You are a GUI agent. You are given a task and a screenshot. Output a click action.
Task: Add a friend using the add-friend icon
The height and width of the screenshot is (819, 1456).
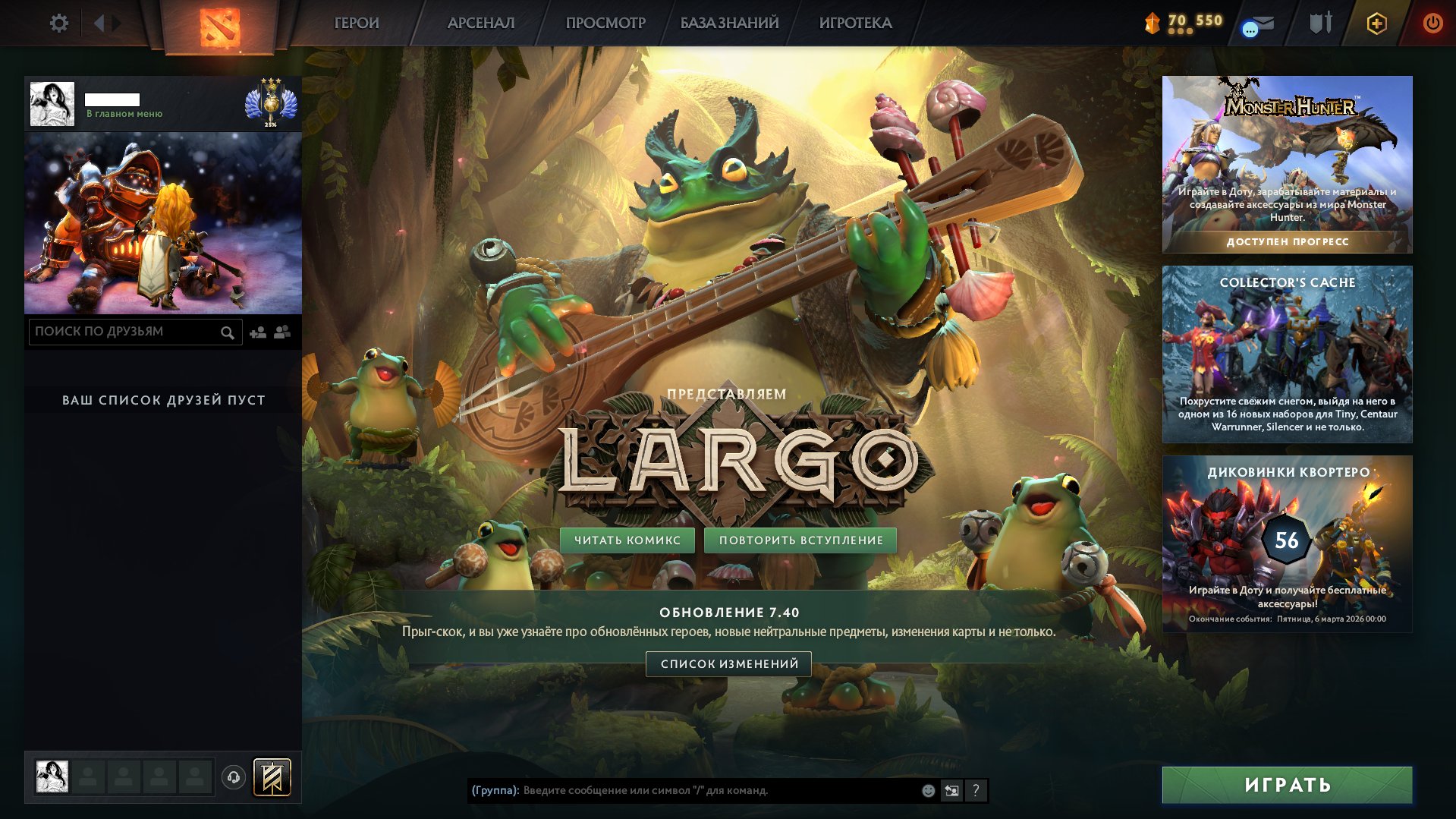click(x=258, y=332)
